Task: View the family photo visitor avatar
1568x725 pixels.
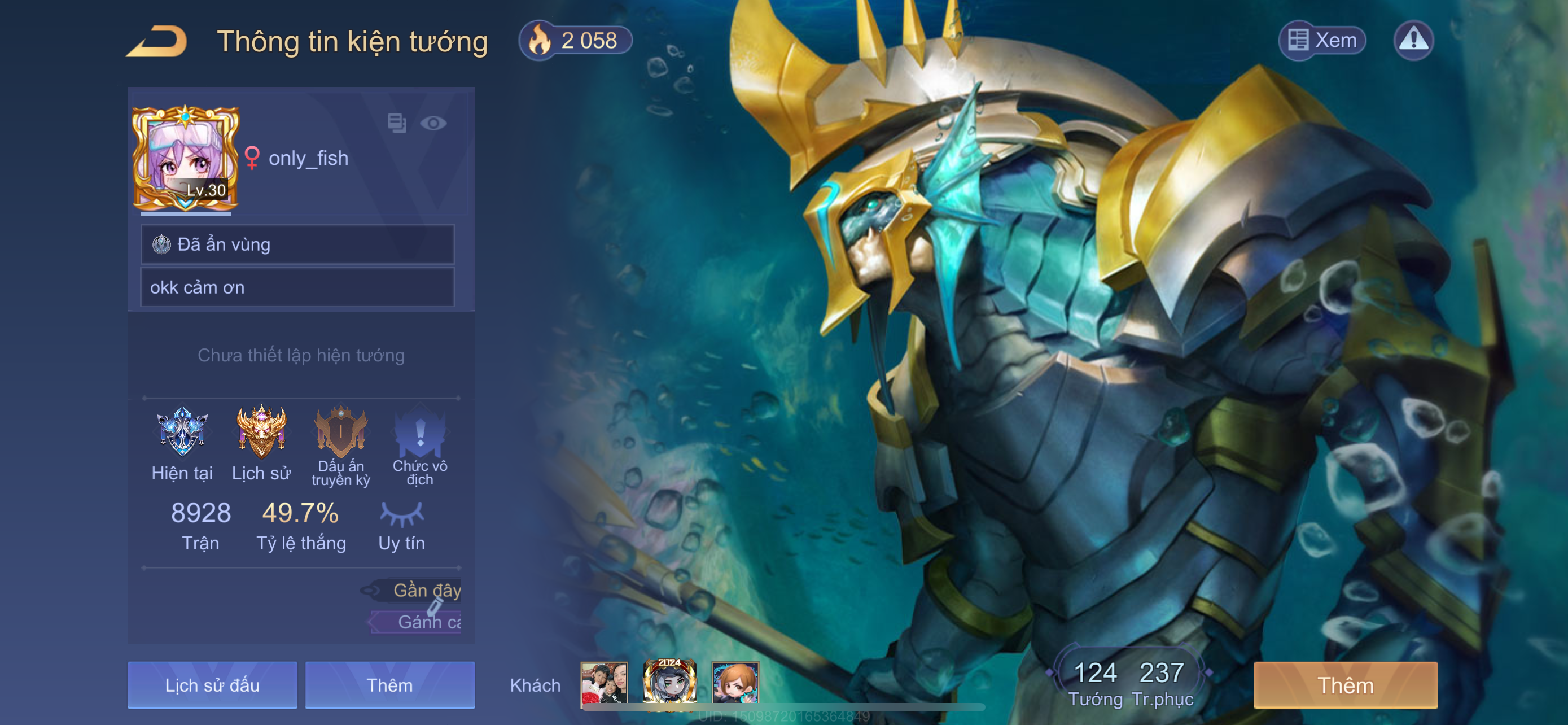Action: (x=603, y=684)
